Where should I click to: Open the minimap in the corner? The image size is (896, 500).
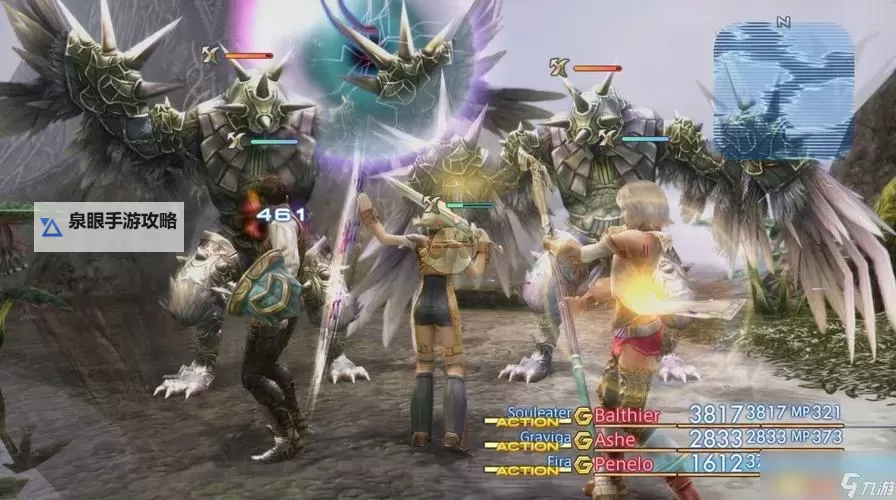pyautogui.click(x=783, y=90)
